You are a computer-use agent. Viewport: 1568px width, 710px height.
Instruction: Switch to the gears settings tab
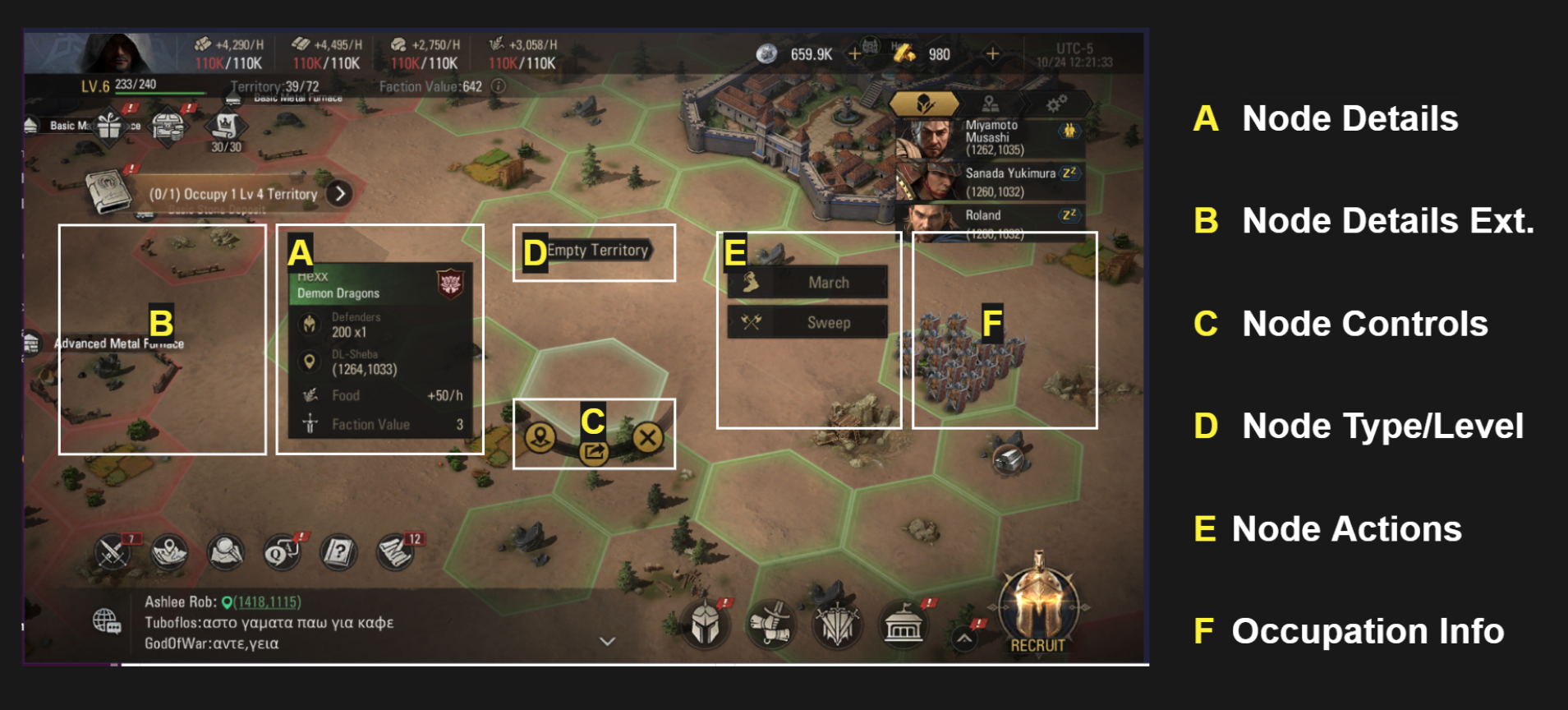(x=1055, y=104)
